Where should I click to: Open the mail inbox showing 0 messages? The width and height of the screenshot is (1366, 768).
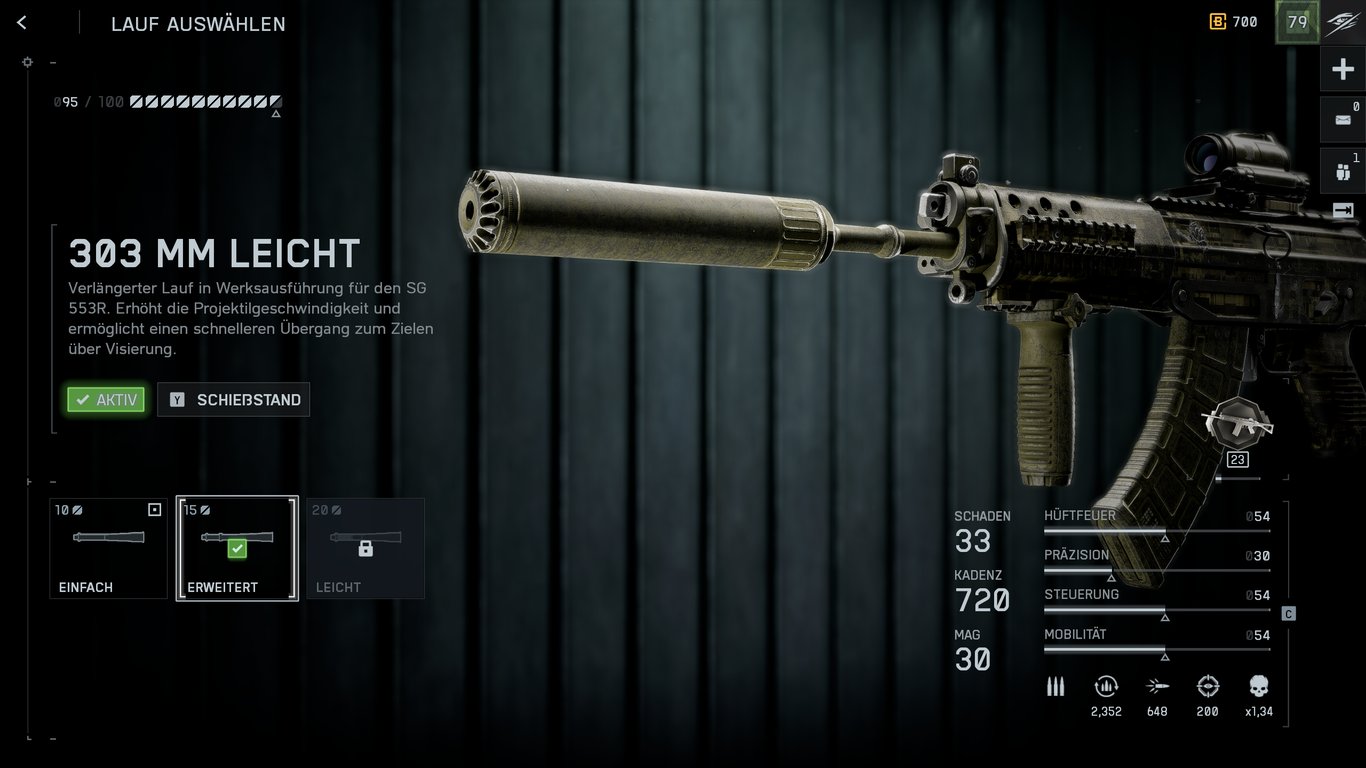pos(1344,119)
